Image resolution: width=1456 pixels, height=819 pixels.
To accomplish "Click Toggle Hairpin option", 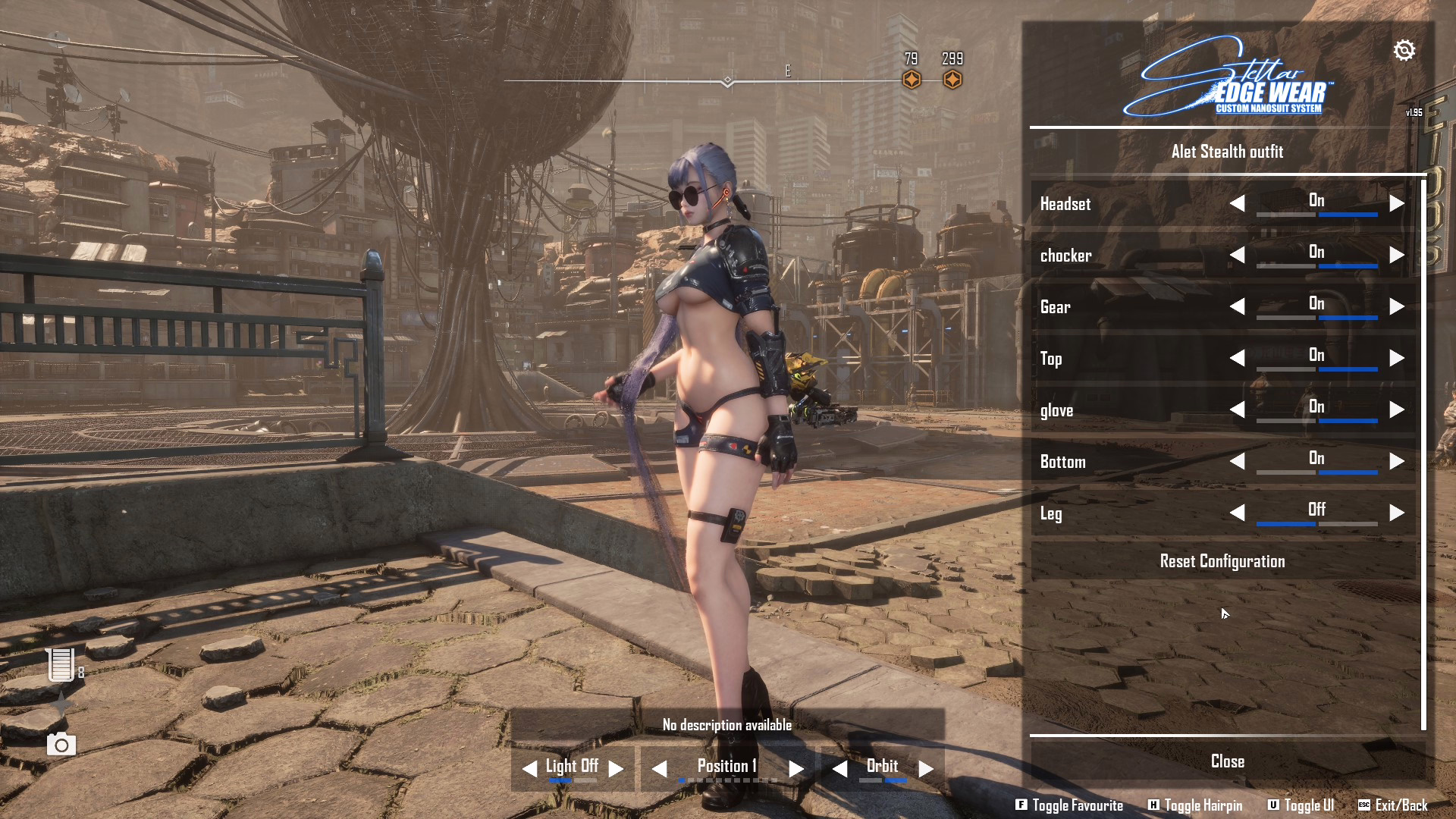I will (x=1196, y=805).
